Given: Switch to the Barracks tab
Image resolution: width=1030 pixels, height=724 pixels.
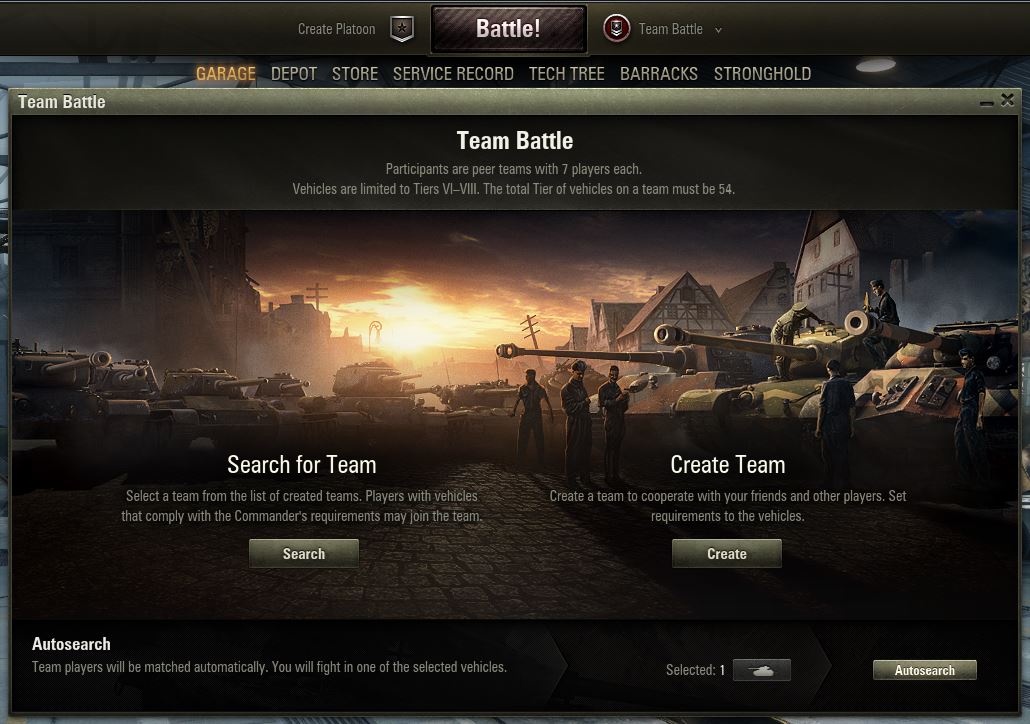Looking at the screenshot, I should (x=659, y=74).
